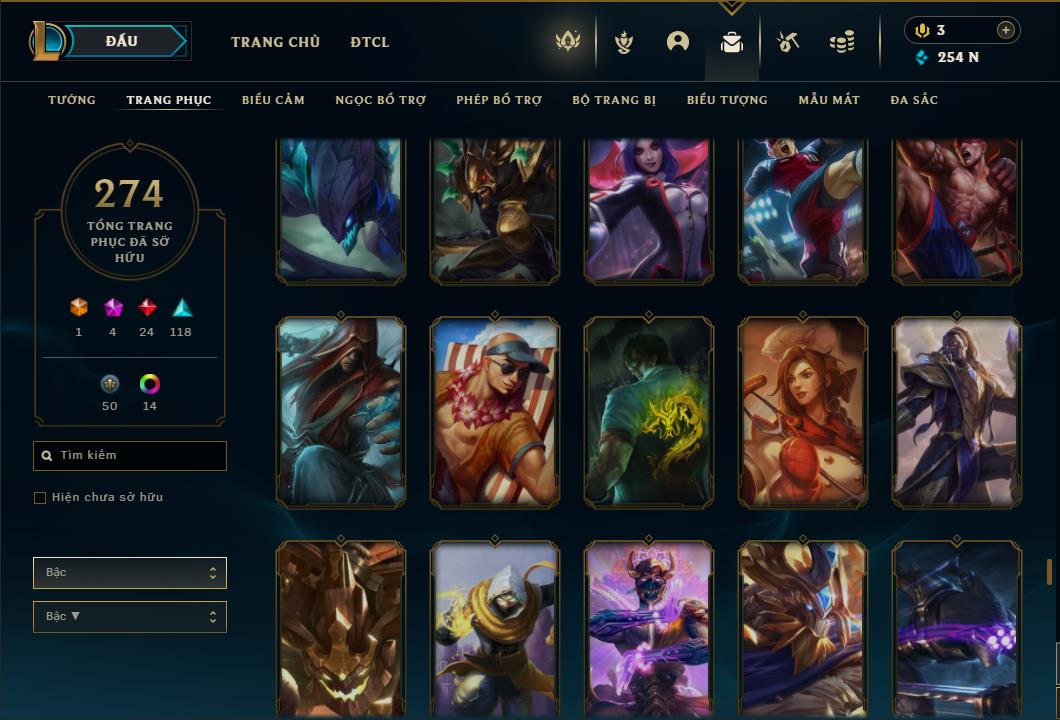Show the BỘ TRANG BỊ tab

(x=614, y=100)
